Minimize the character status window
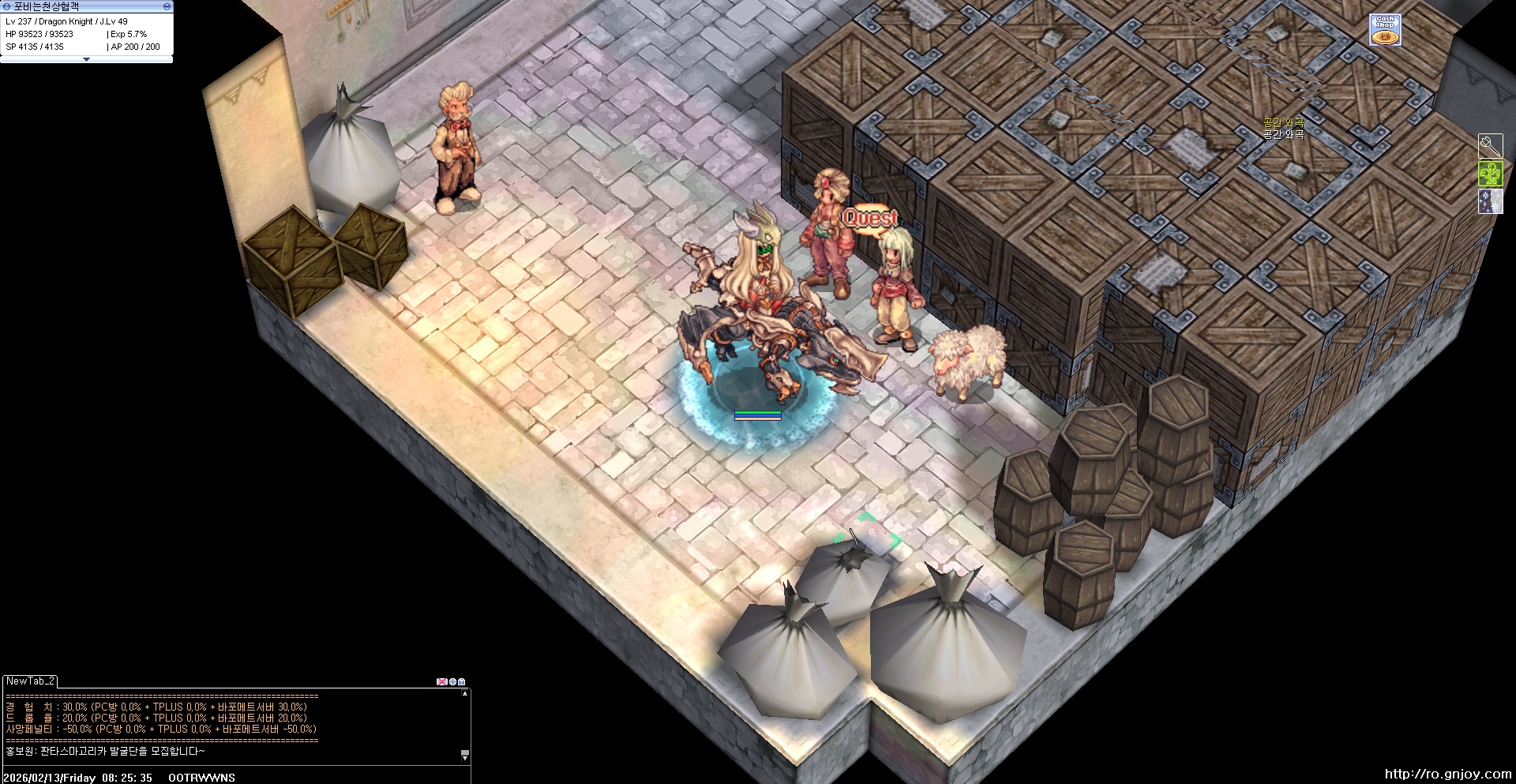Image resolution: width=1516 pixels, height=784 pixels. pyautogui.click(x=167, y=6)
